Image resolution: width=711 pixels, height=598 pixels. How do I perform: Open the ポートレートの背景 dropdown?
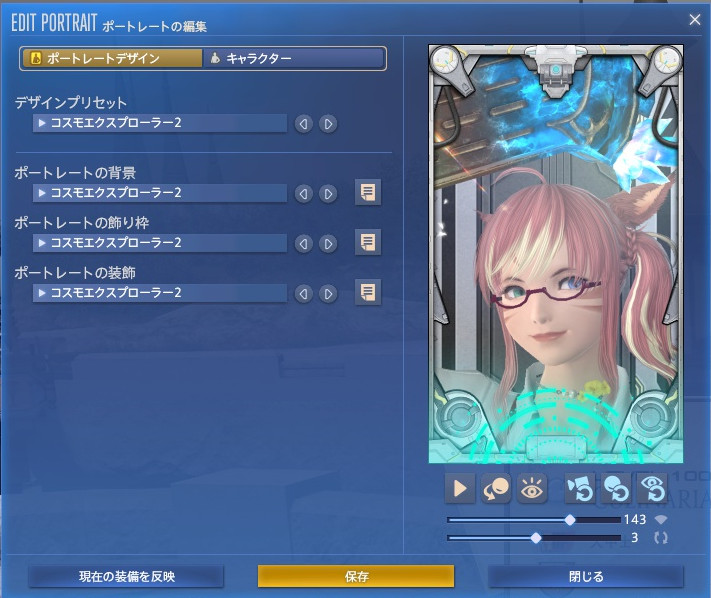pos(160,193)
